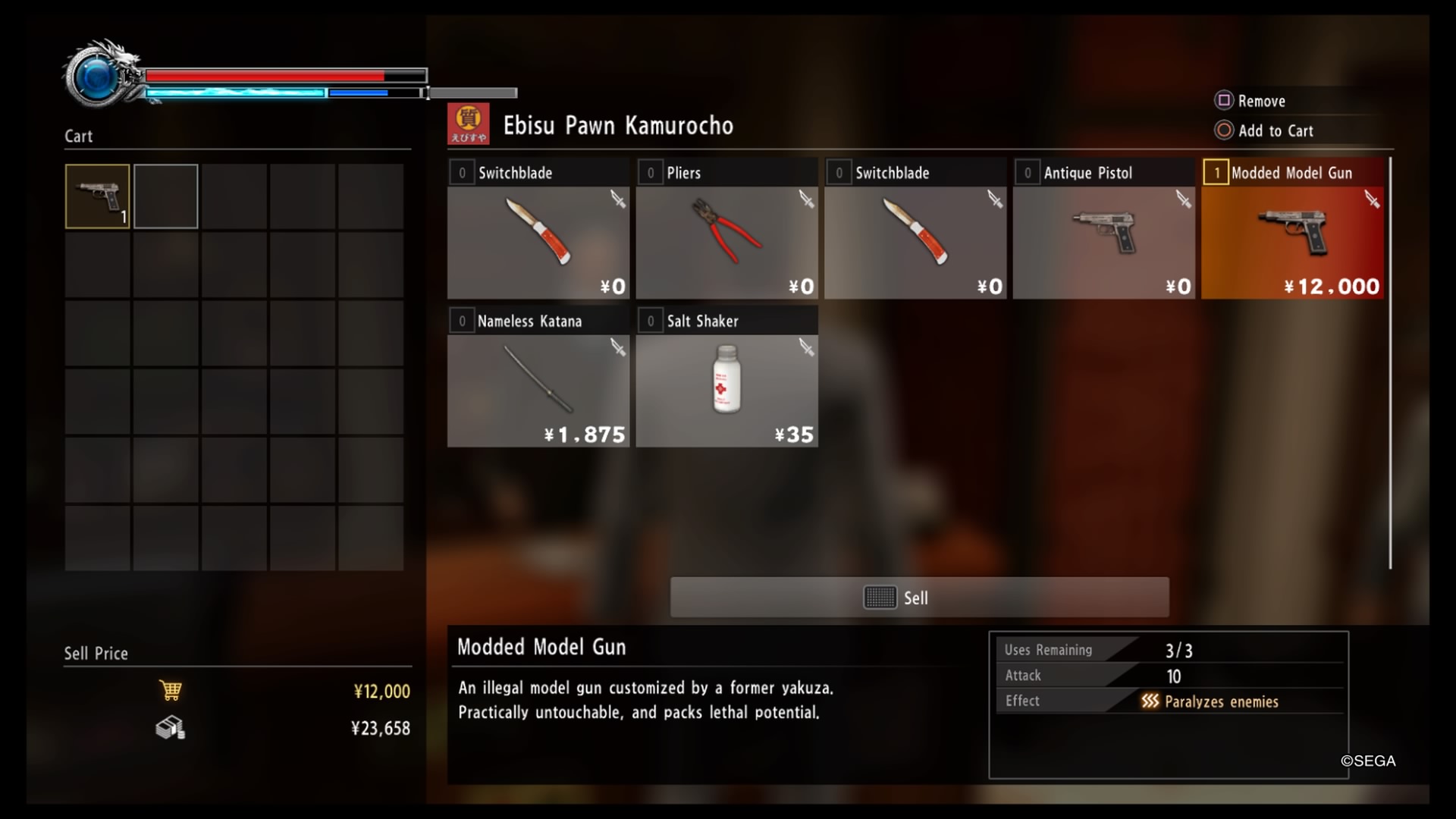Click the empty cart slot beside the pistol
1456x819 pixels.
click(x=166, y=196)
